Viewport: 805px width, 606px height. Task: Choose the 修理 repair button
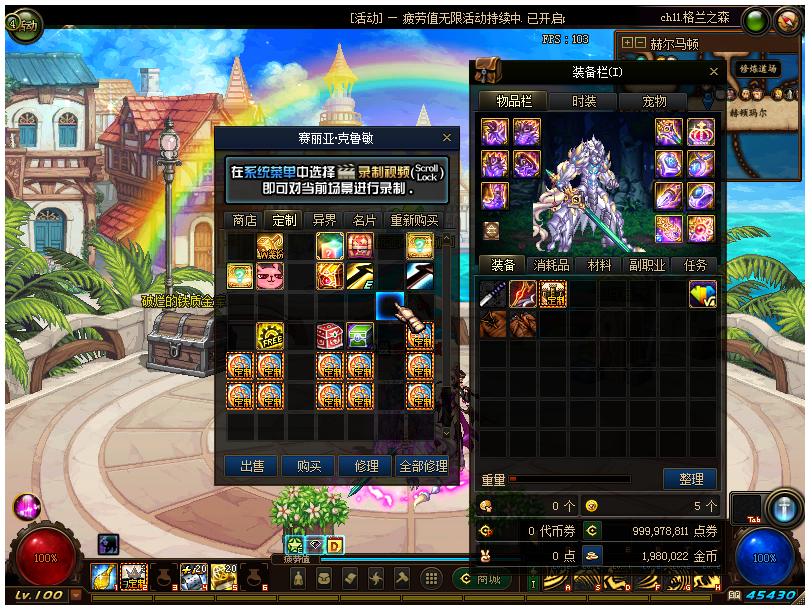click(365, 466)
